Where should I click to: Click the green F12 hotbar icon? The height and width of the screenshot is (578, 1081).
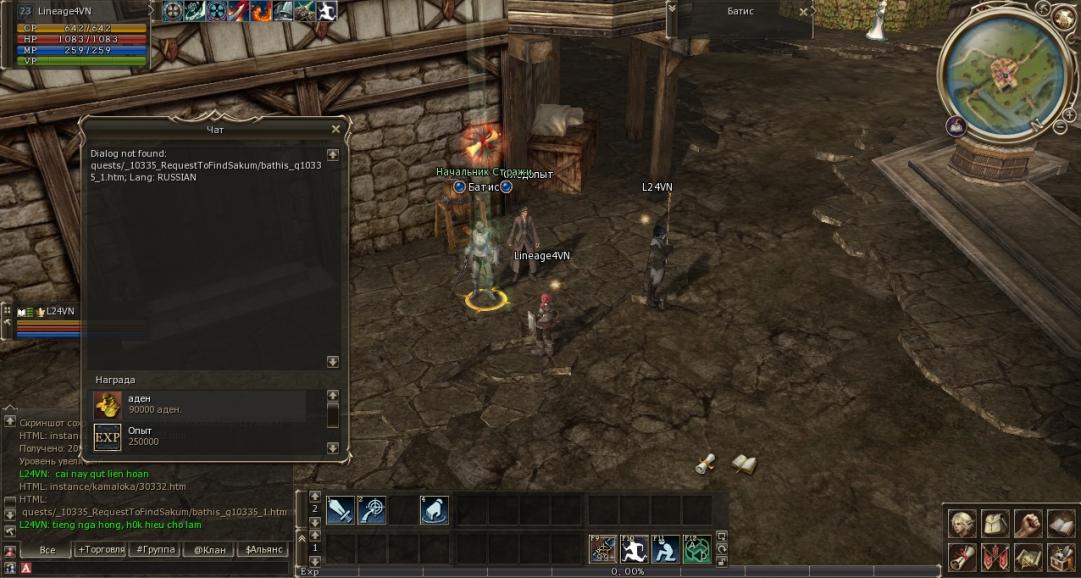pos(696,548)
